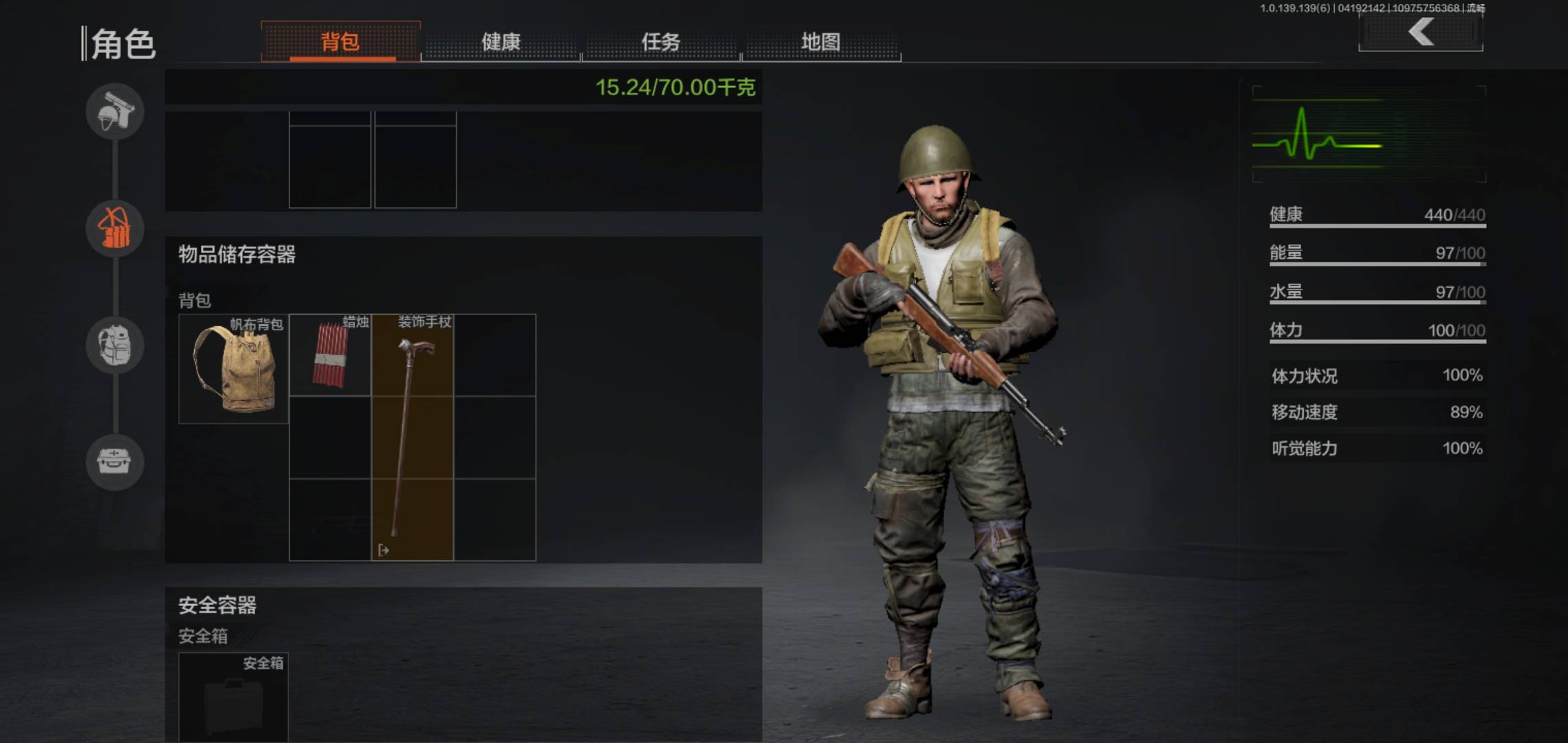Viewport: 1568px width, 743px height.
Task: Pick the 蜡烛 candles item
Action: pos(330,355)
